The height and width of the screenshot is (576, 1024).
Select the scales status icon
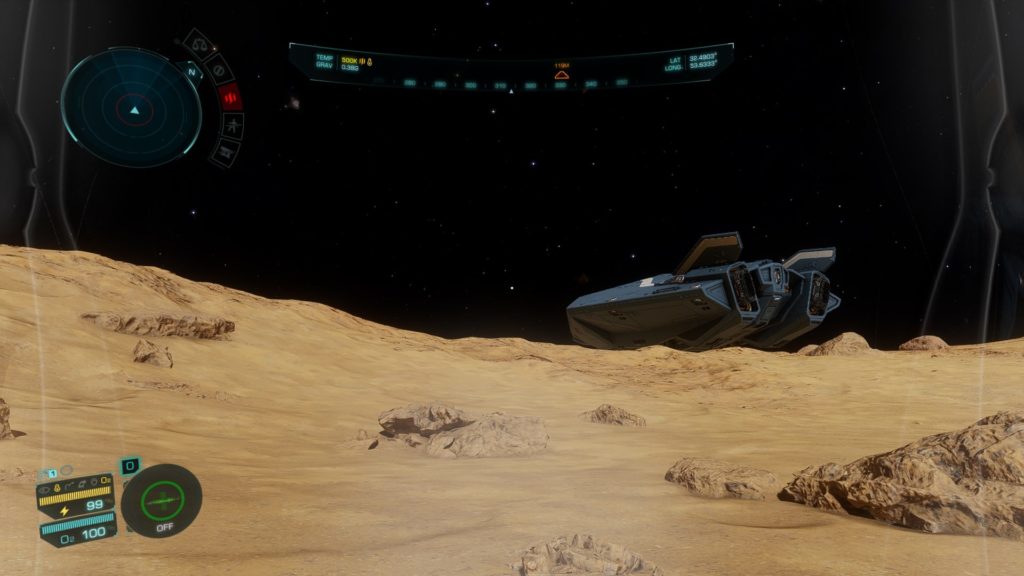pos(198,46)
